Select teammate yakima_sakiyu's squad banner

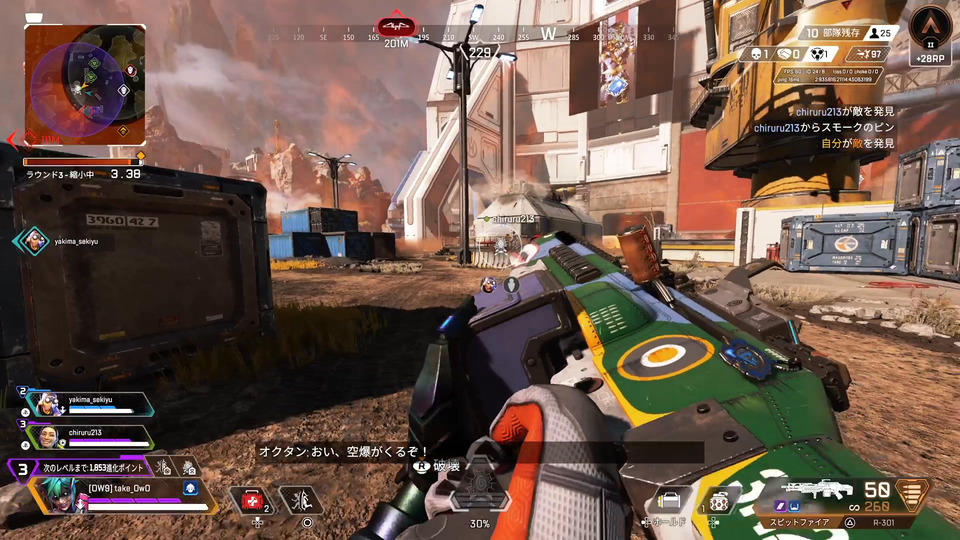tap(90, 404)
